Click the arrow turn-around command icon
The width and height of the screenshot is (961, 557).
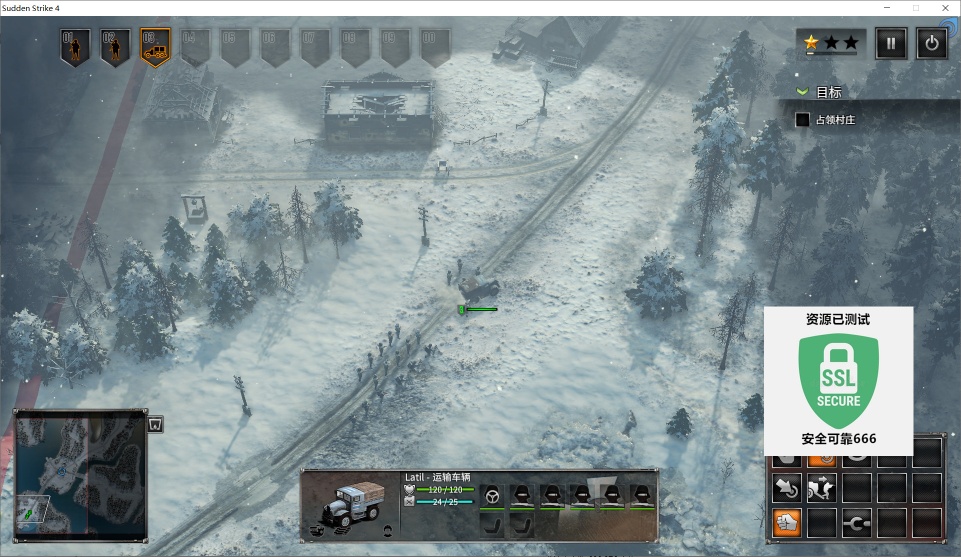tap(786, 489)
